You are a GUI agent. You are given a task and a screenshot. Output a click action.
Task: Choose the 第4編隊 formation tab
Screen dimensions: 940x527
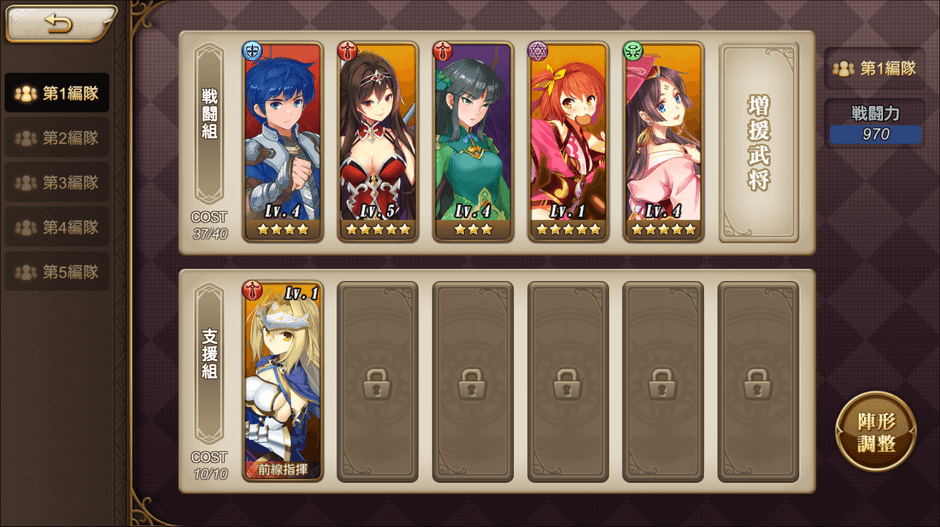click(x=58, y=227)
